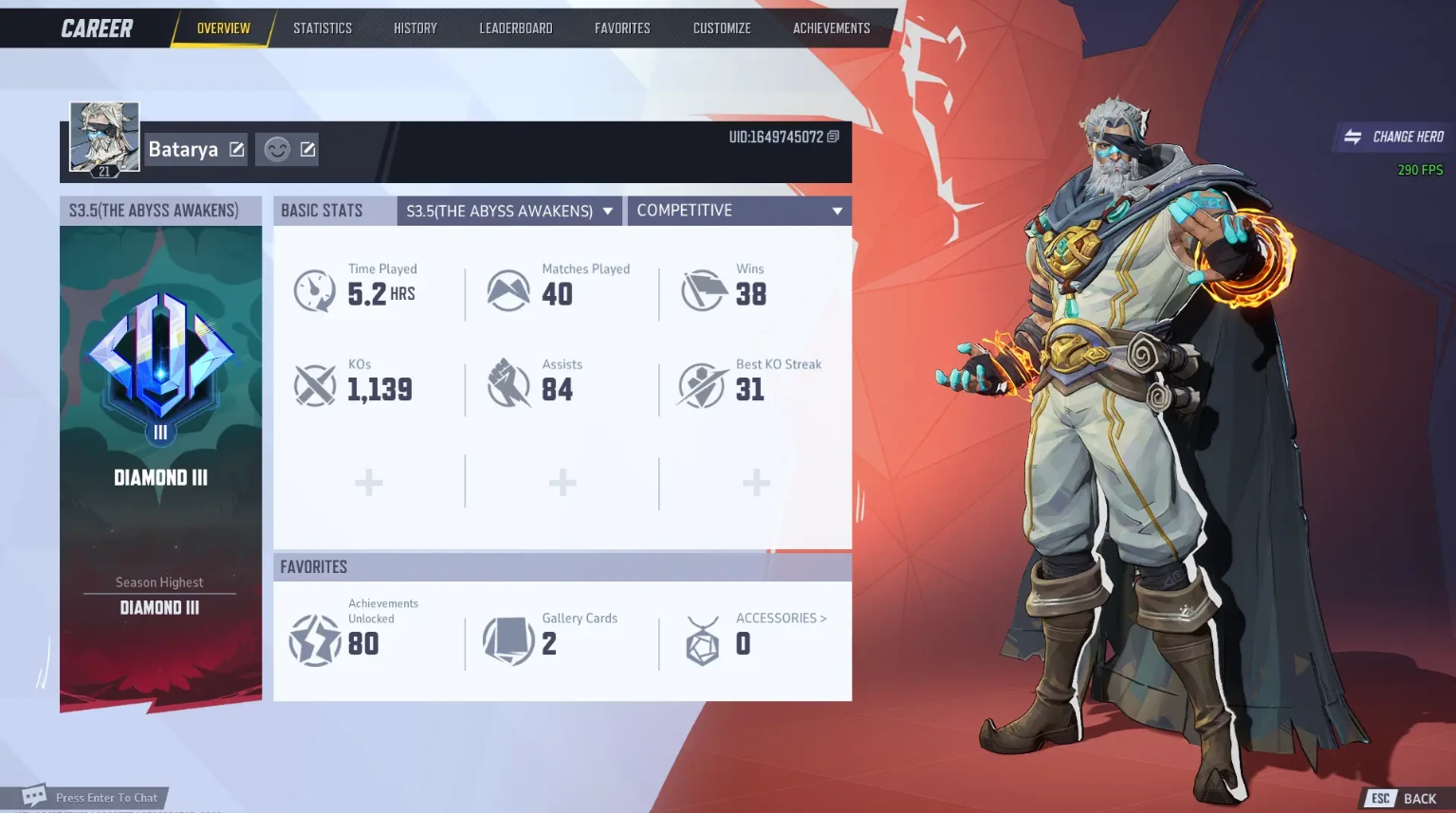1456x813 pixels.
Task: Edit the smiley mood status
Action: (307, 149)
